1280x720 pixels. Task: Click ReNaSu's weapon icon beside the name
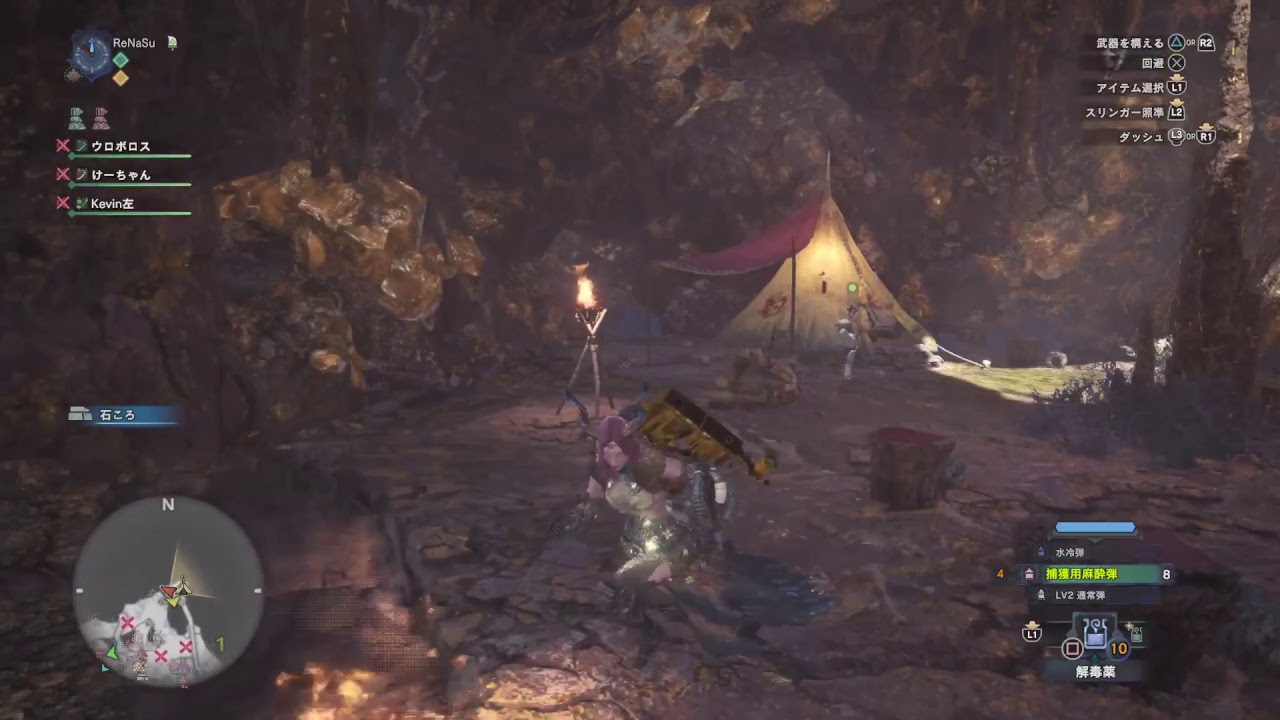[x=173, y=43]
